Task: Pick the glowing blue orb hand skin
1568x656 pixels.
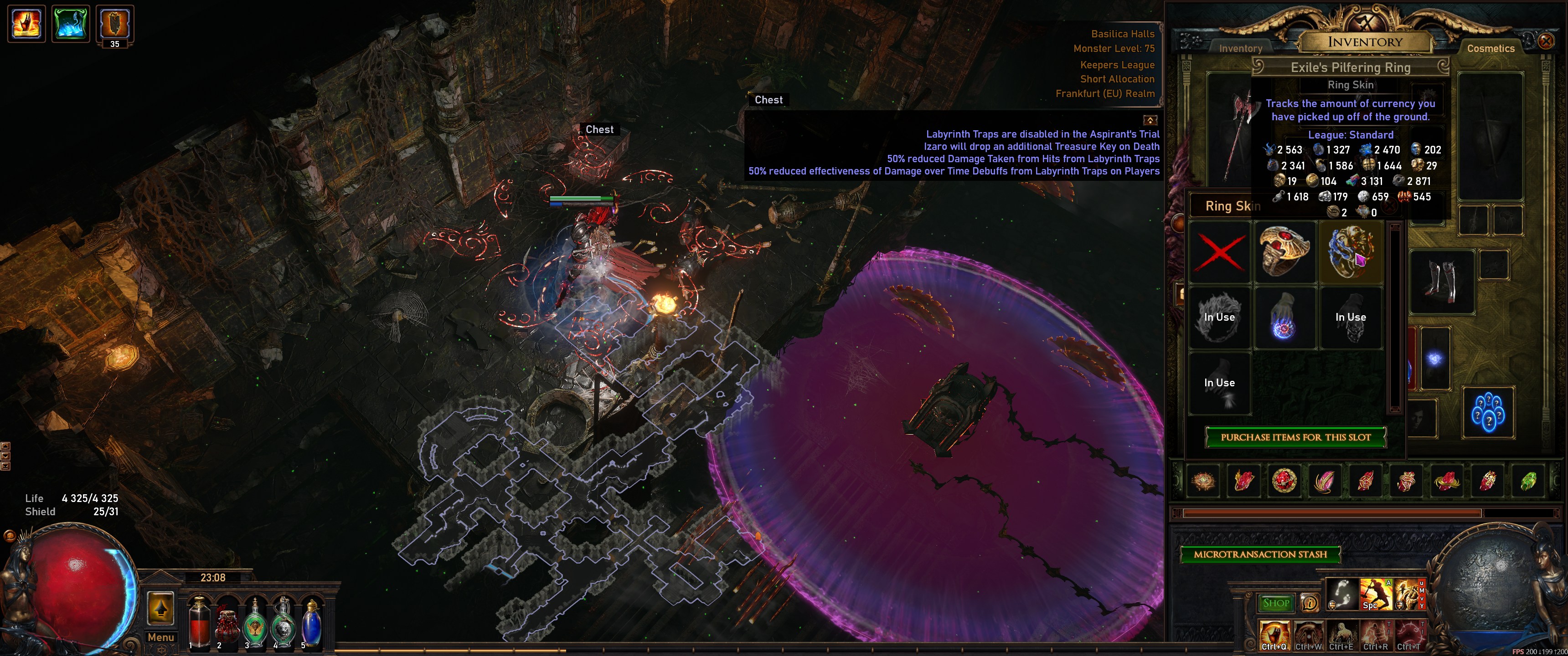Action: click(1284, 318)
